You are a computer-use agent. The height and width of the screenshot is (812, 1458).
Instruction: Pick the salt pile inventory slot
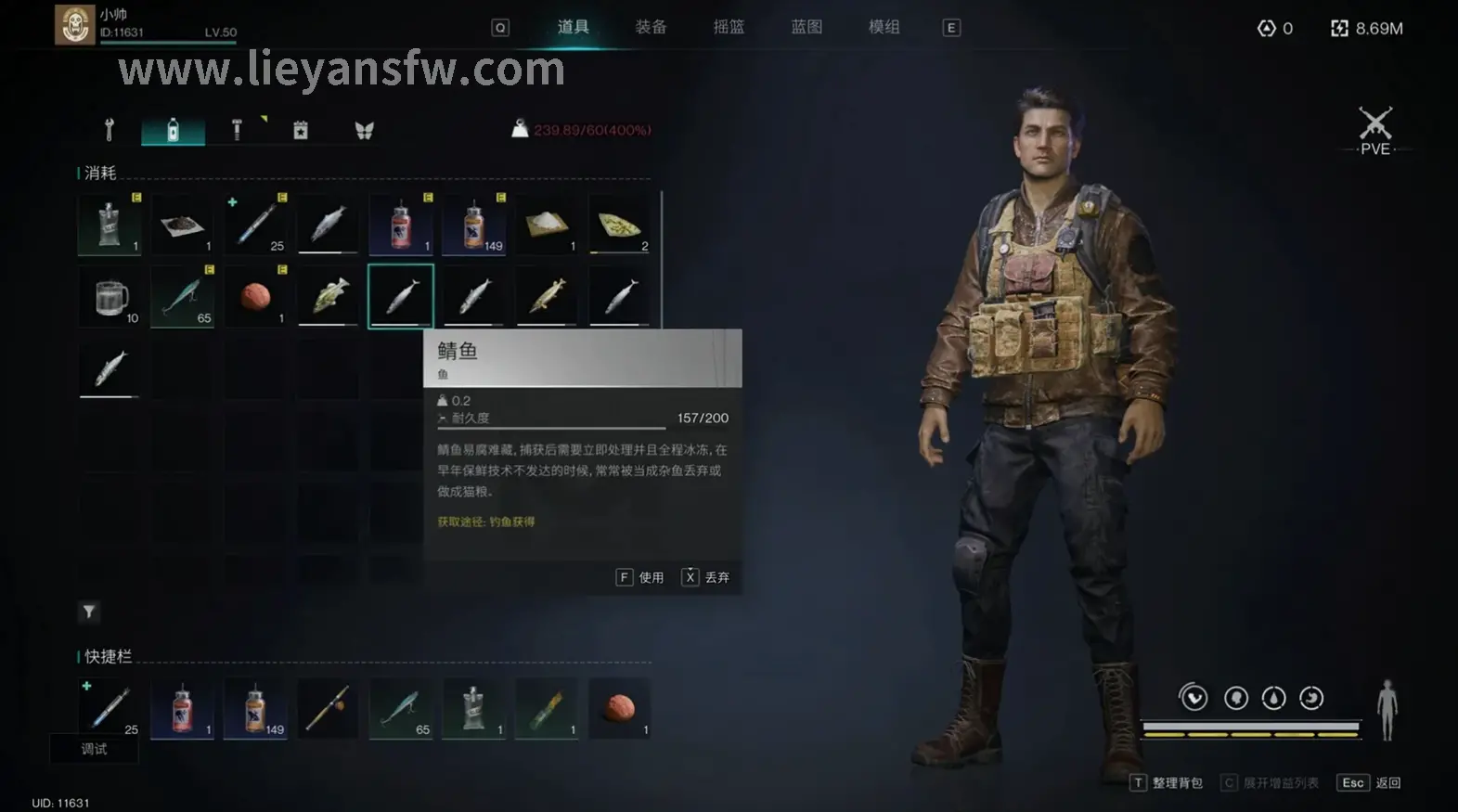tap(546, 225)
